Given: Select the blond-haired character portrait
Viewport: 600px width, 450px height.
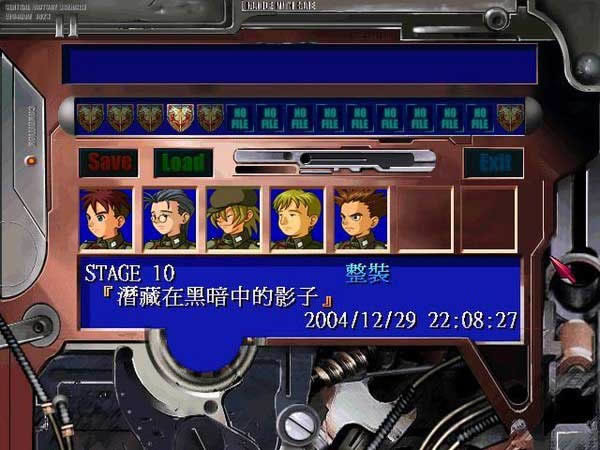Looking at the screenshot, I should click(297, 218).
